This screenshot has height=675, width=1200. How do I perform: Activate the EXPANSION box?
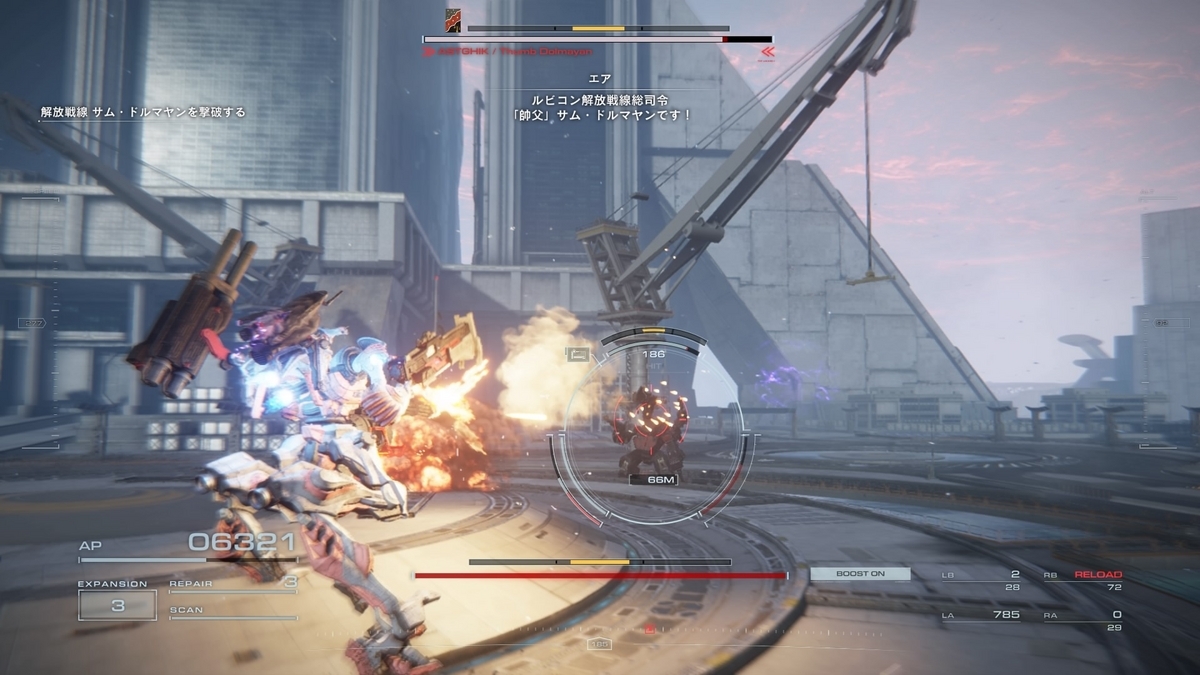(117, 604)
